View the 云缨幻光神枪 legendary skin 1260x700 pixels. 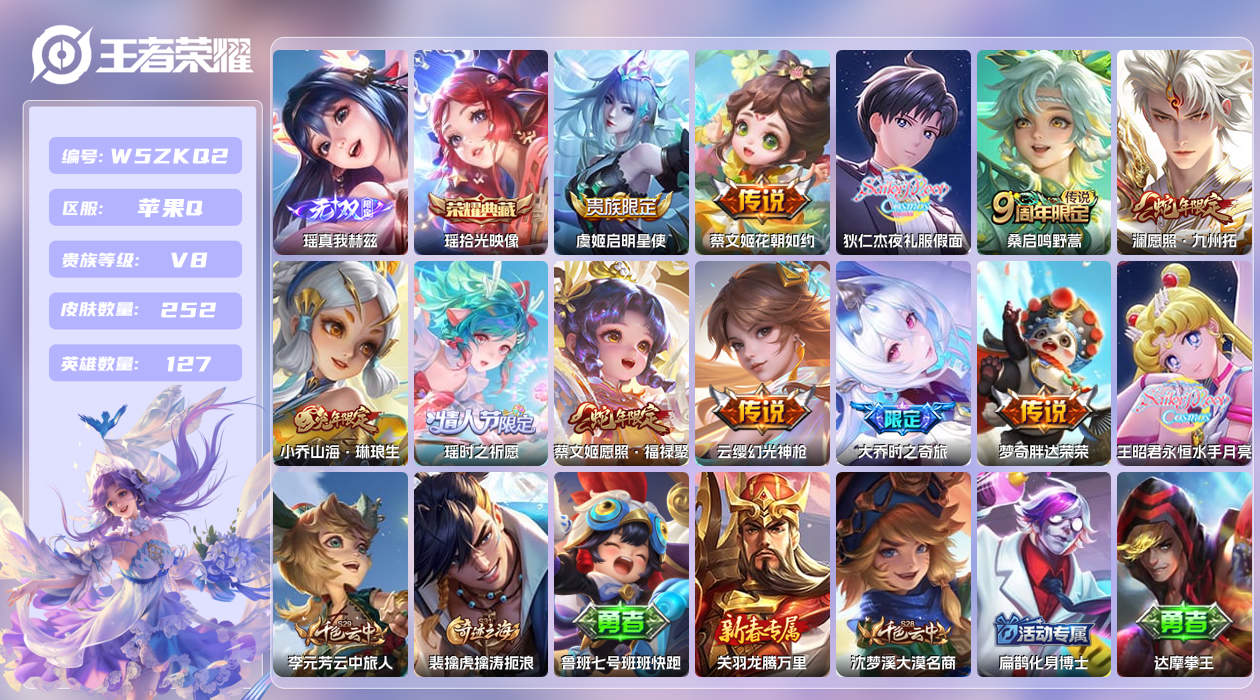click(762, 363)
